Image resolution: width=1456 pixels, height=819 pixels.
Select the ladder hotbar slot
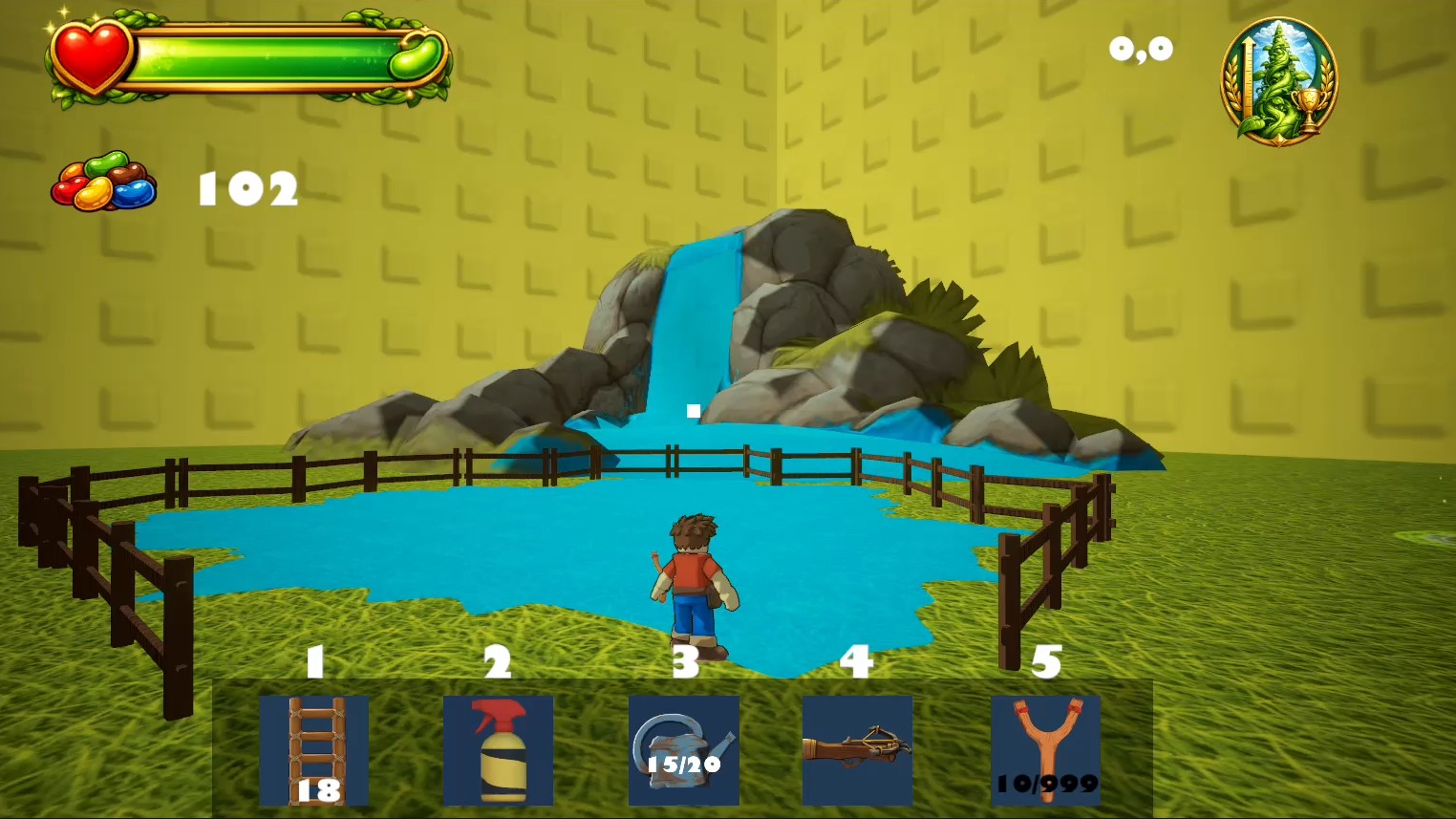pos(314,750)
